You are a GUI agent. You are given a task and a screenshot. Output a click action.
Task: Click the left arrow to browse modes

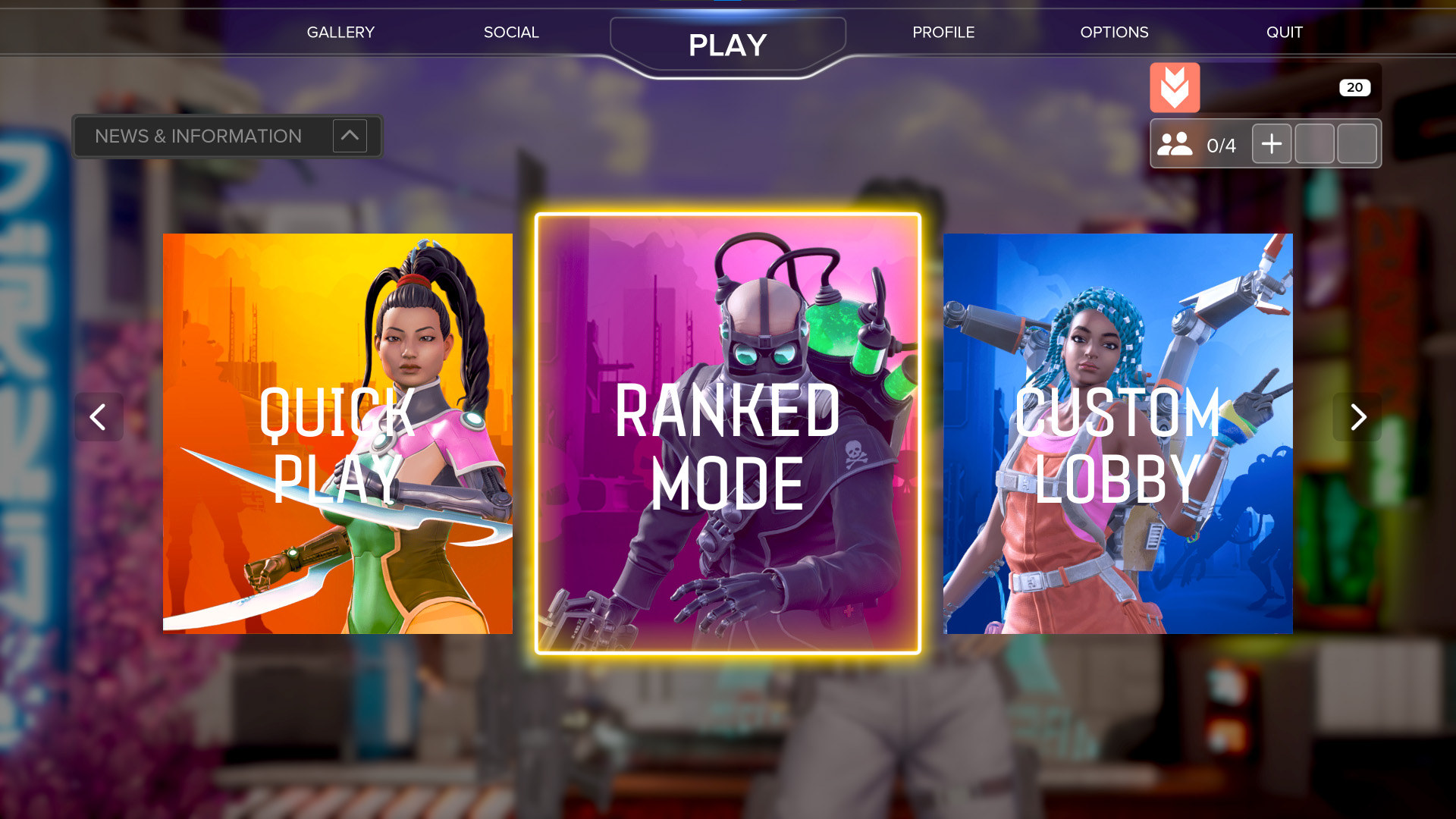click(99, 417)
